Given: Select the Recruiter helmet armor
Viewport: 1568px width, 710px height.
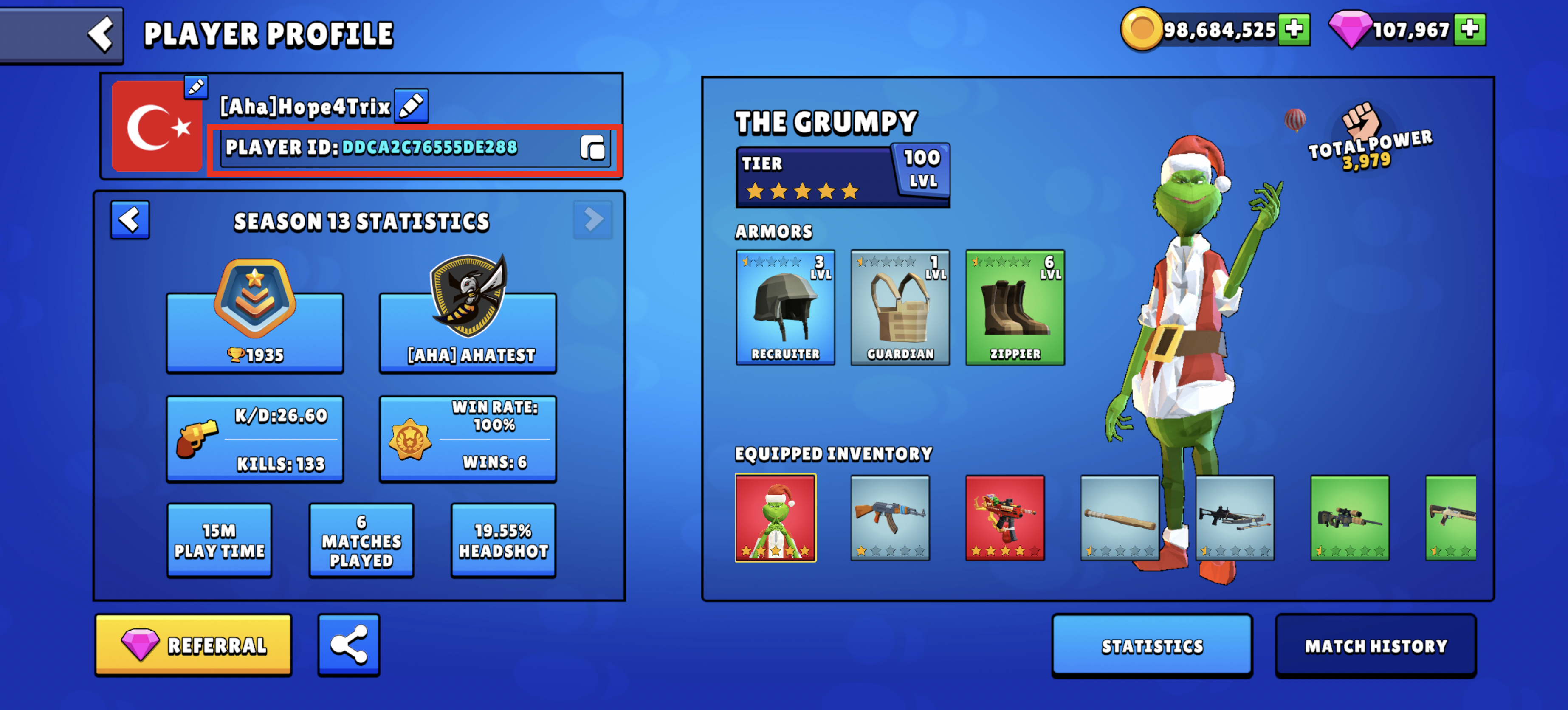Looking at the screenshot, I should point(785,307).
